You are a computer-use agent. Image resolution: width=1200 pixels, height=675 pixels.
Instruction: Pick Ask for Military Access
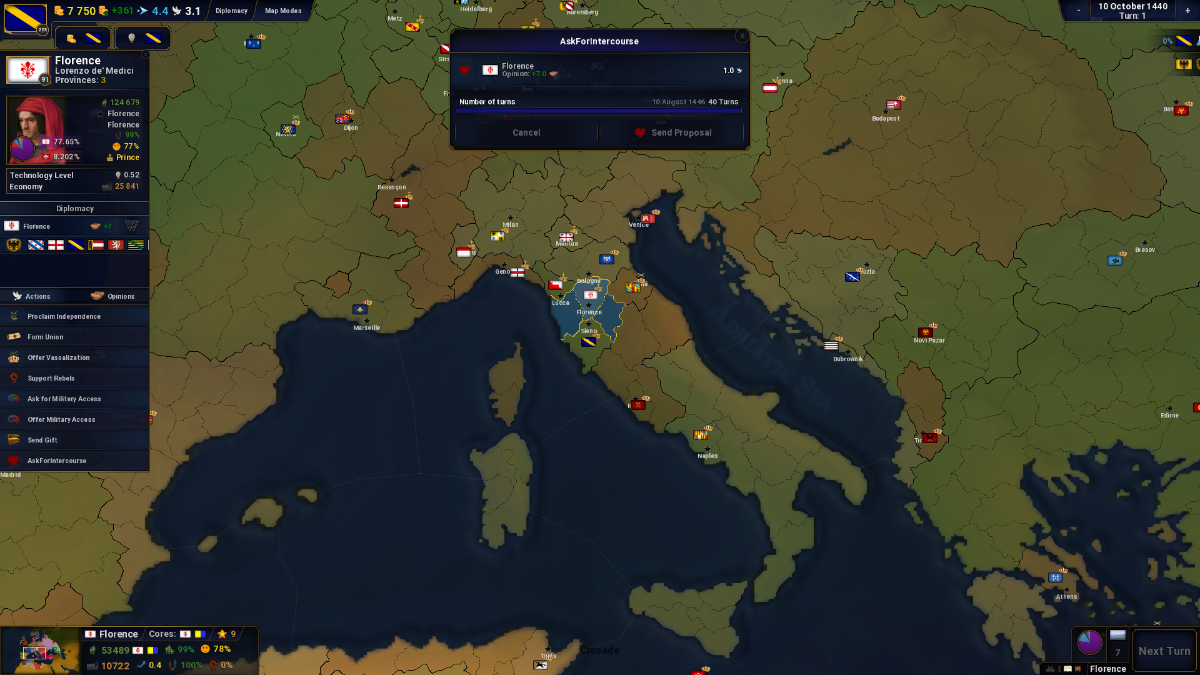pyautogui.click(x=64, y=399)
